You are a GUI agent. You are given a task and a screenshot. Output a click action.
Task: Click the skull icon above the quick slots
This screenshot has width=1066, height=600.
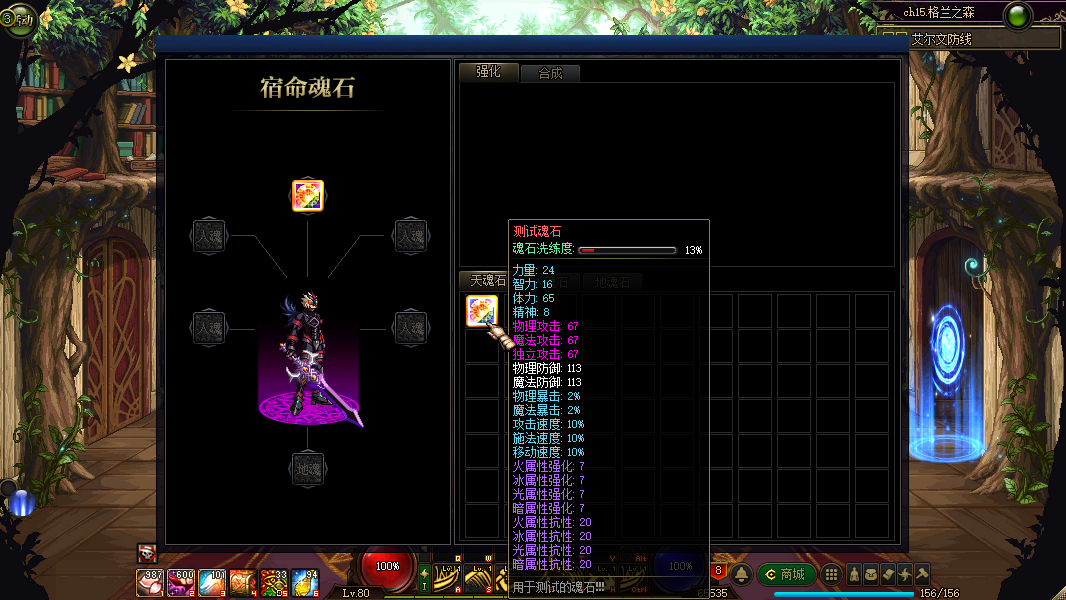146,553
